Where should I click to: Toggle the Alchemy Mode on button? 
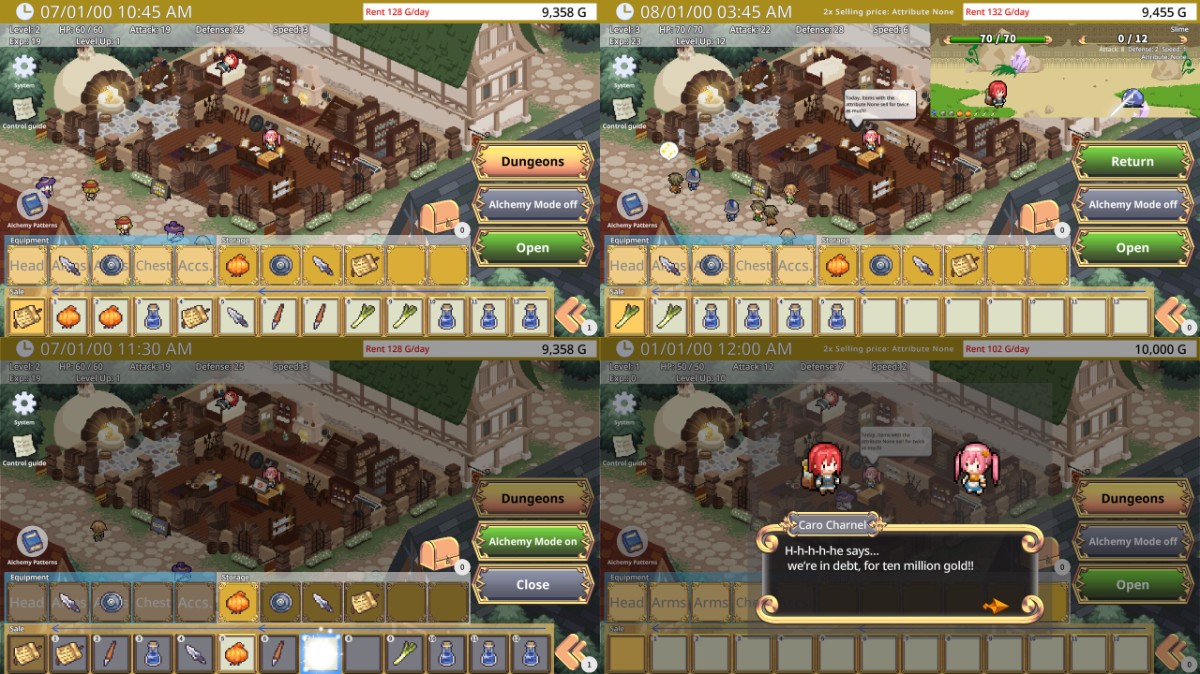click(532, 541)
